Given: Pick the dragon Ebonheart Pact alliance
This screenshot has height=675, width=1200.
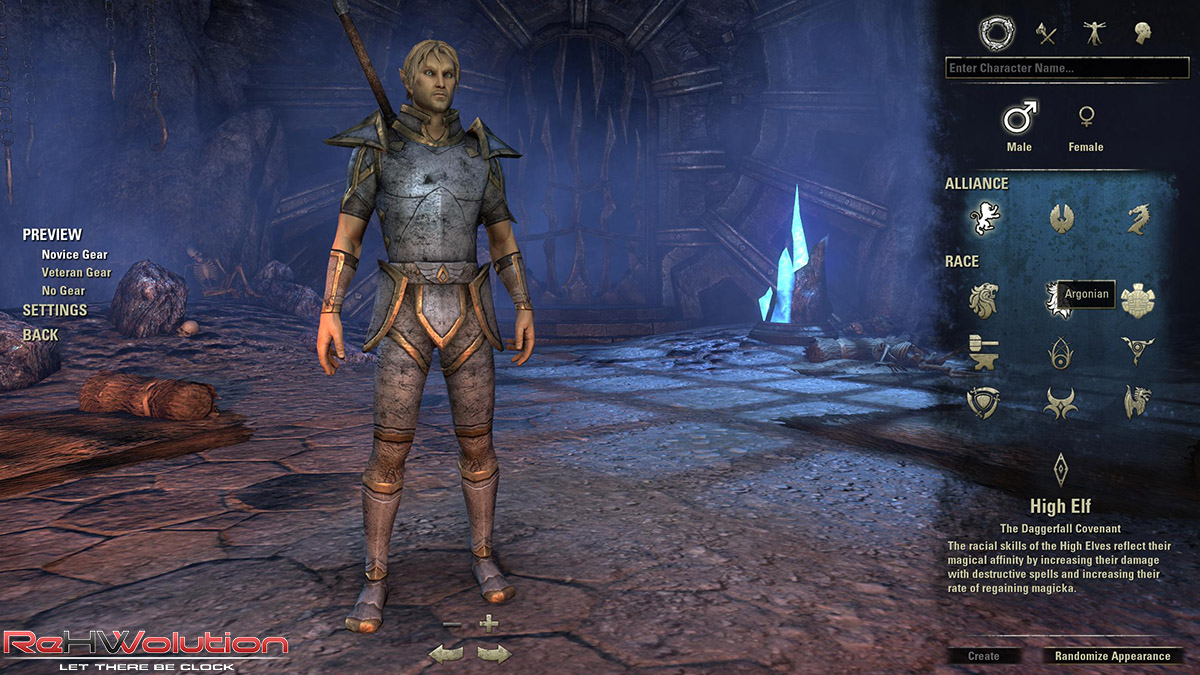Looking at the screenshot, I should click(1138, 217).
